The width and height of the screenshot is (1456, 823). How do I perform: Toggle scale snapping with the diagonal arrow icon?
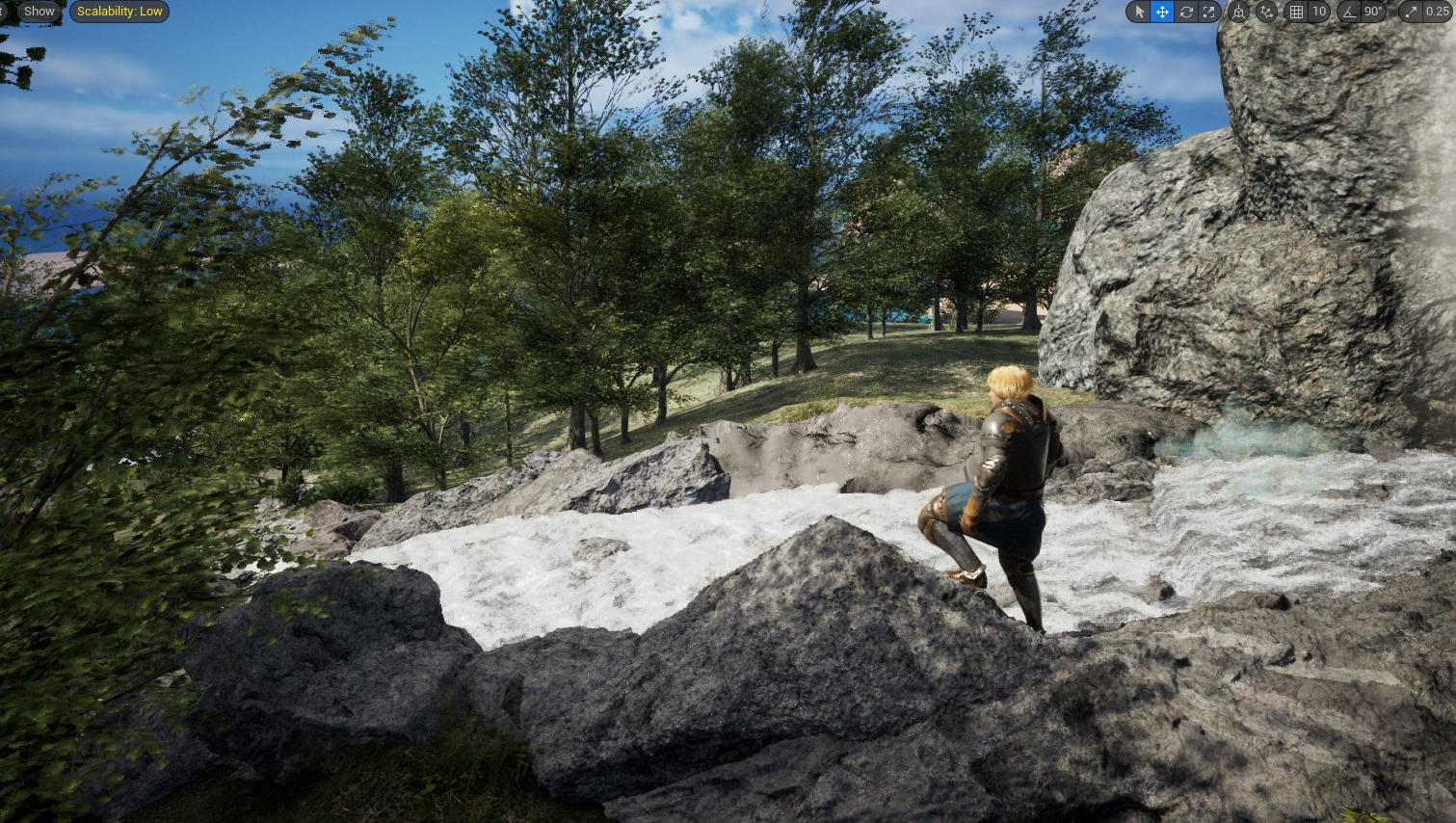[1412, 12]
